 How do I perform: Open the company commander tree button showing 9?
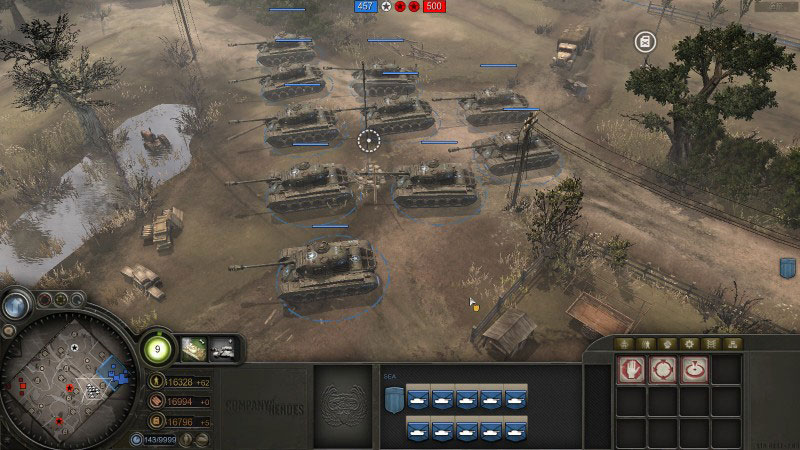tap(155, 348)
